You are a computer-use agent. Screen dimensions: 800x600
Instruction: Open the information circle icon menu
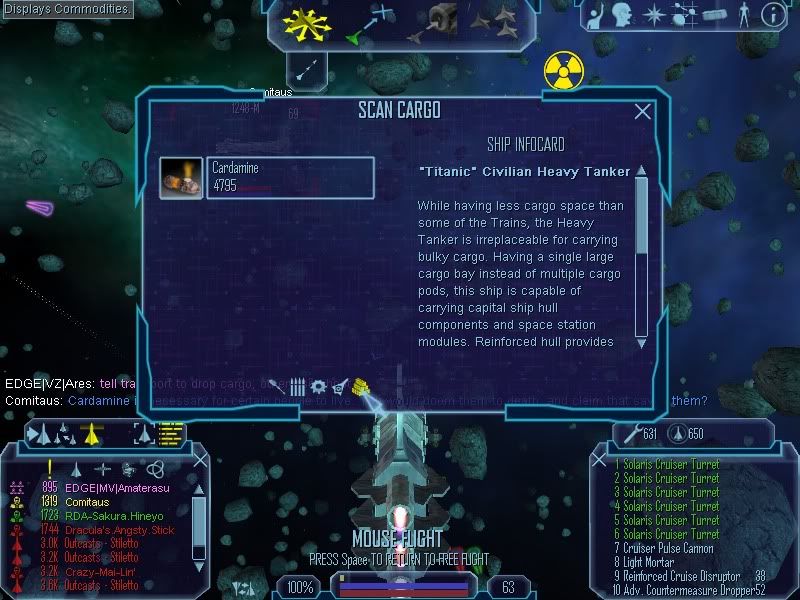[x=772, y=15]
